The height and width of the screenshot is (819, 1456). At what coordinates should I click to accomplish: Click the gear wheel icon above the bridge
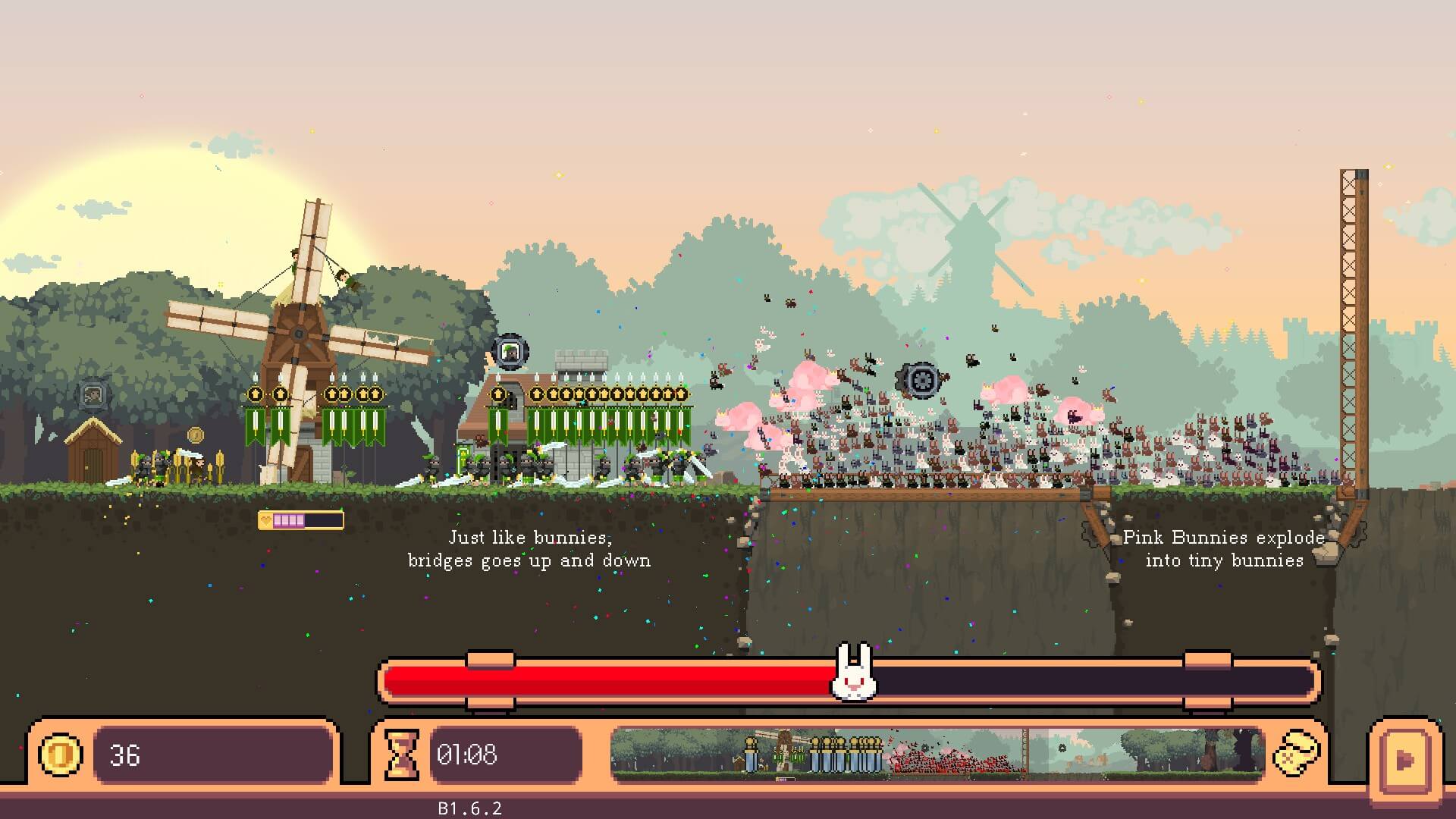point(922,379)
